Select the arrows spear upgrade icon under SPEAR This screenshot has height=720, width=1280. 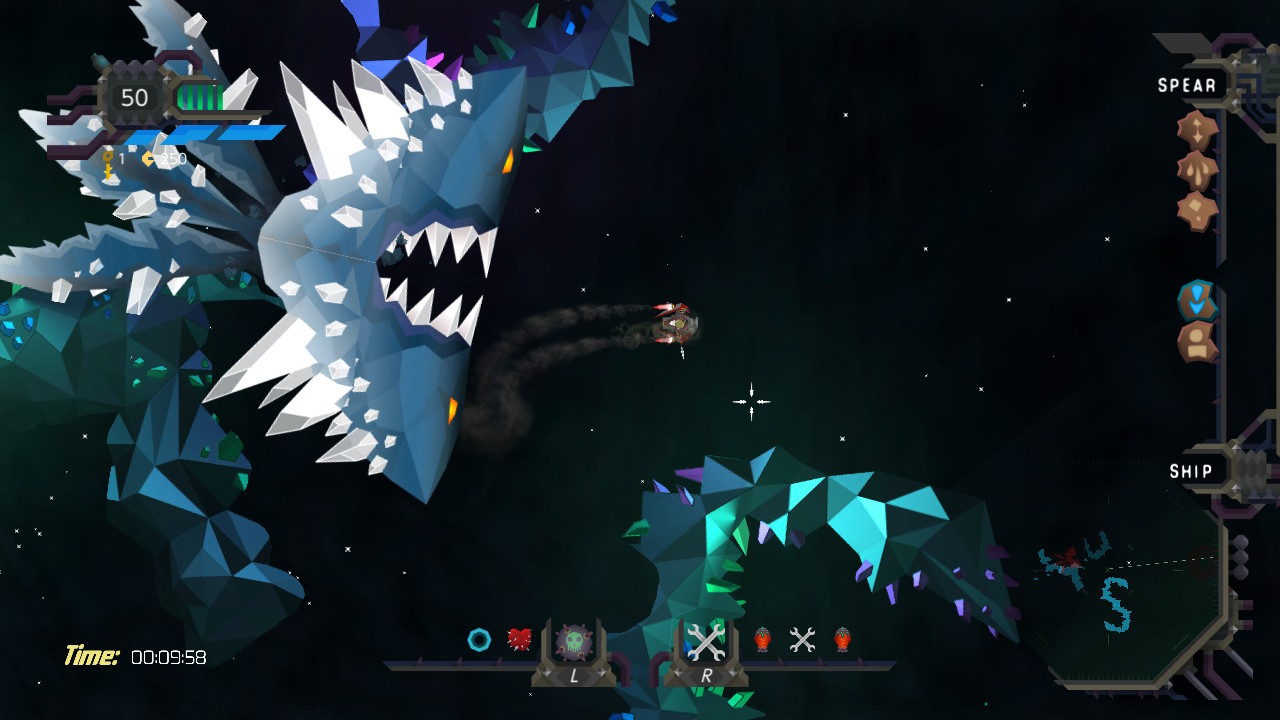[x=1197, y=128]
